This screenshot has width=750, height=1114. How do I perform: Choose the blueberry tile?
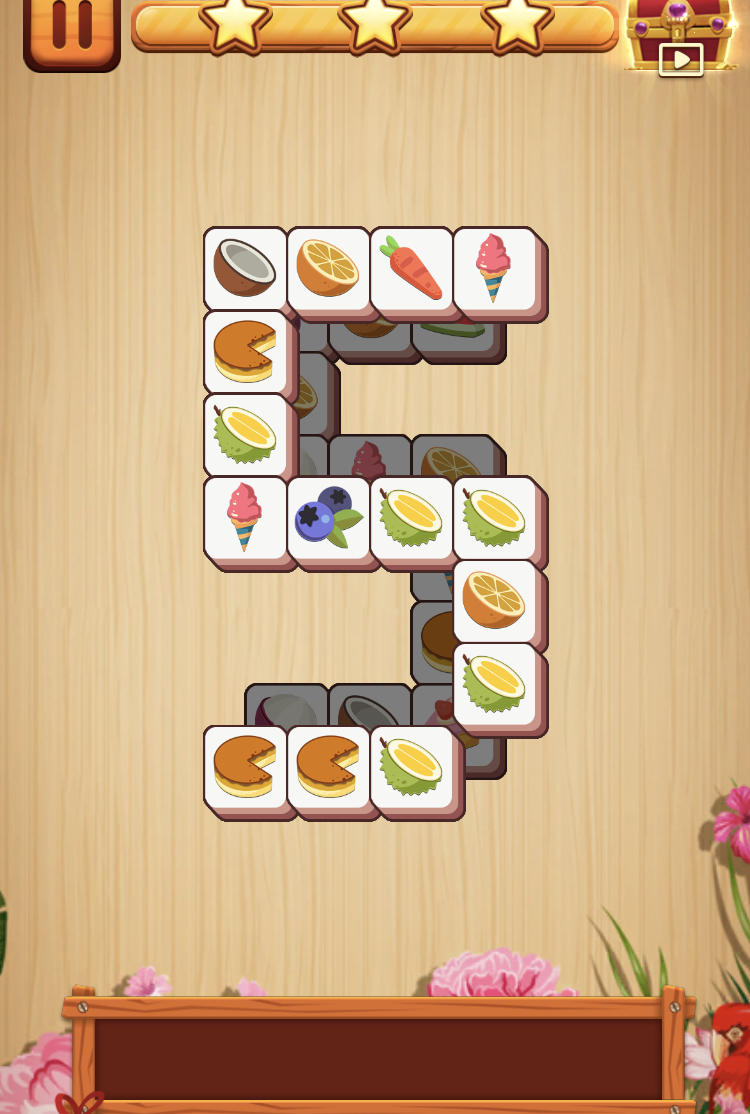tap(328, 517)
